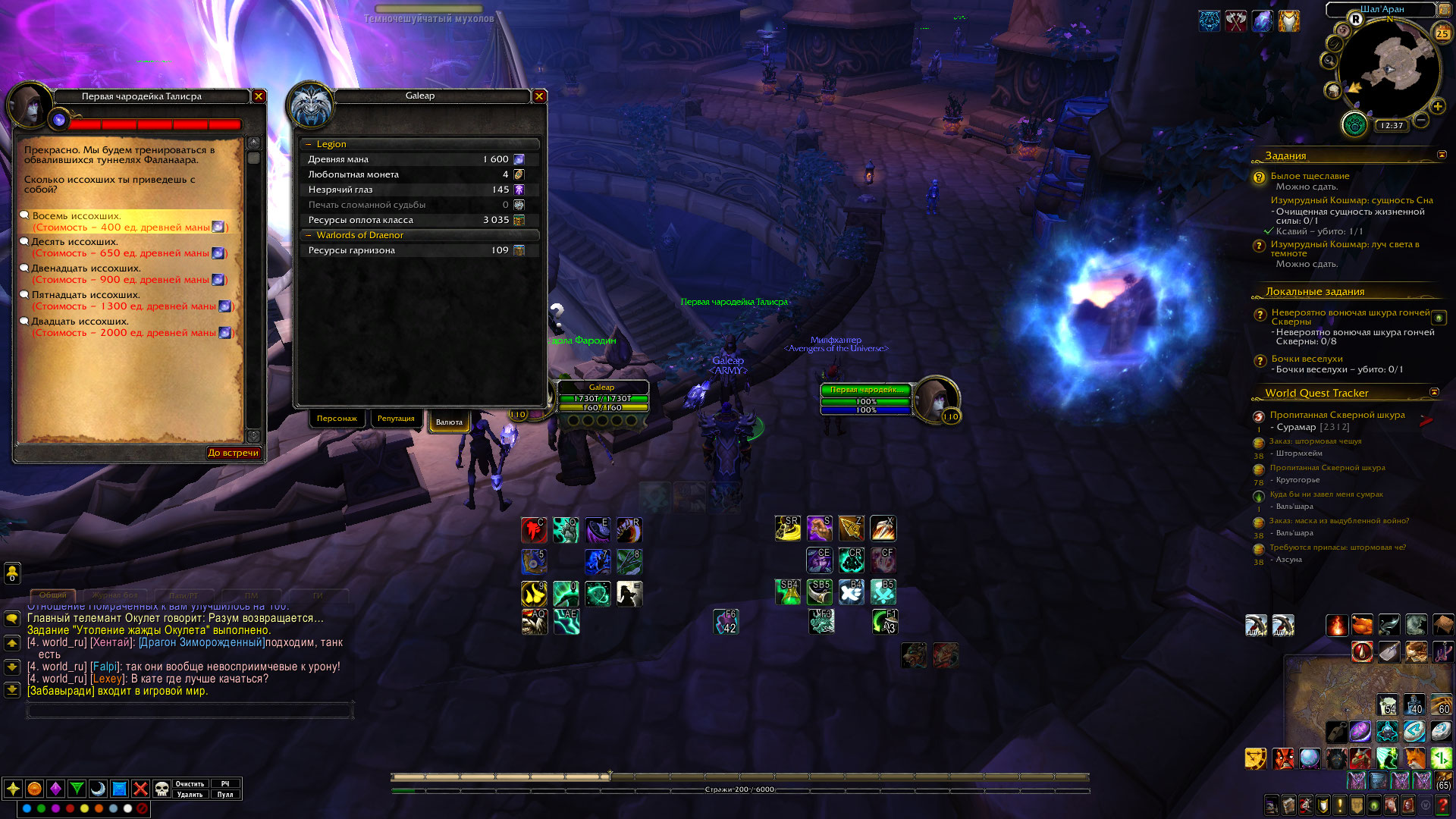
Task: Collapse the Warlords of Draenor currency header
Action: tap(309, 235)
